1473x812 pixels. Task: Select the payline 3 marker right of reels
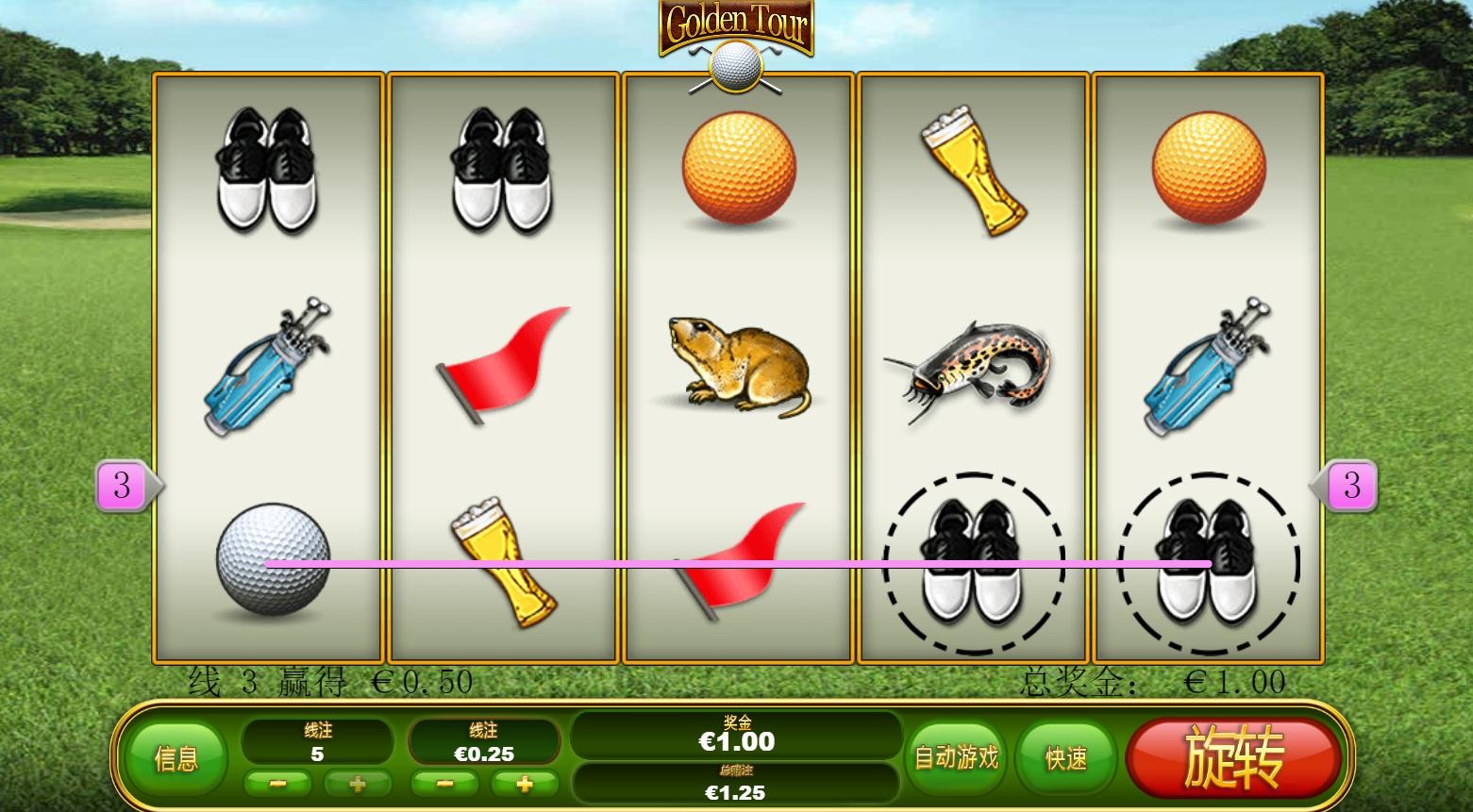click(1351, 486)
